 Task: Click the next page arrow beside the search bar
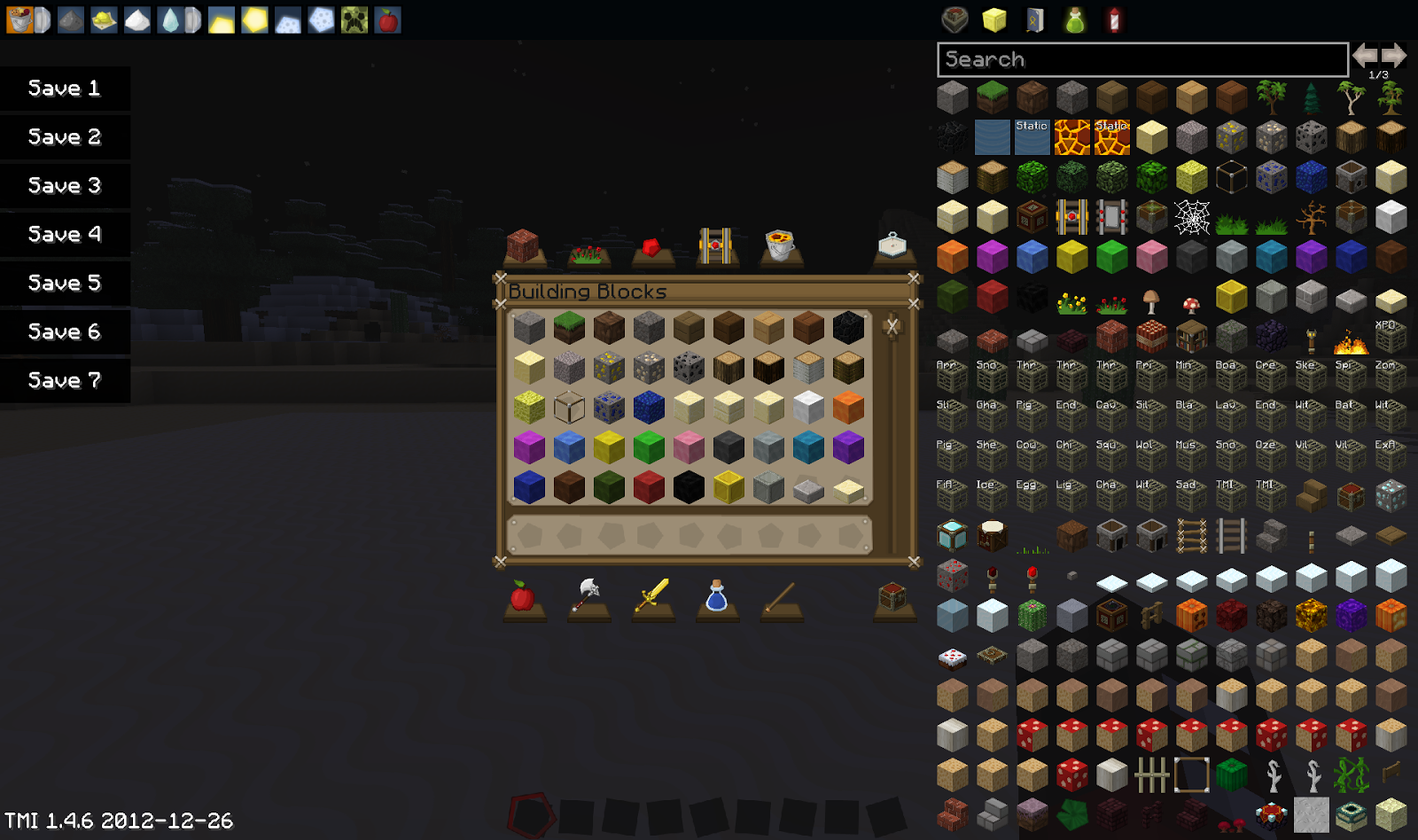coord(1393,55)
